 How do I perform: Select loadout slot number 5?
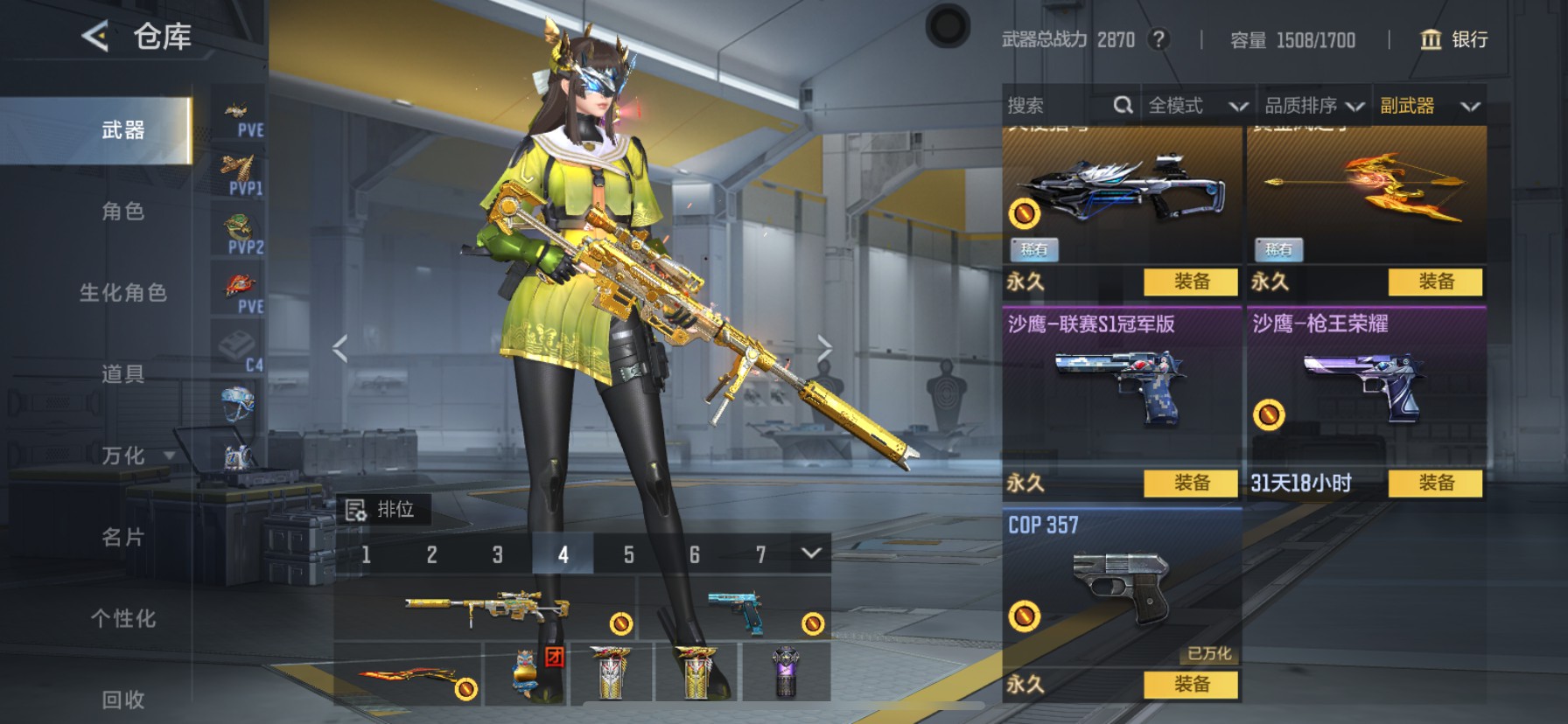click(628, 554)
